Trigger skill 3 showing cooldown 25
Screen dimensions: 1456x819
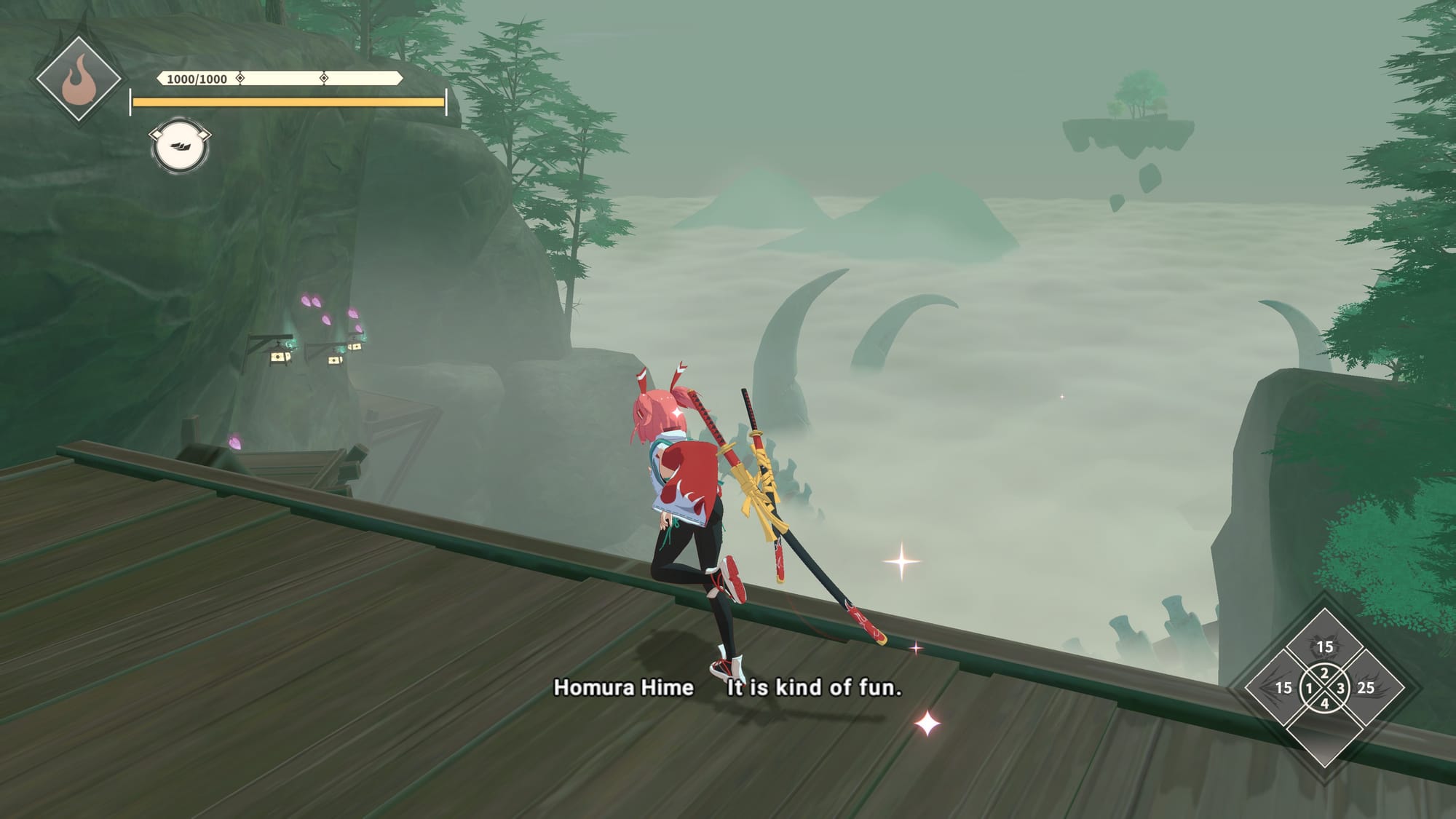pyautogui.click(x=1364, y=688)
